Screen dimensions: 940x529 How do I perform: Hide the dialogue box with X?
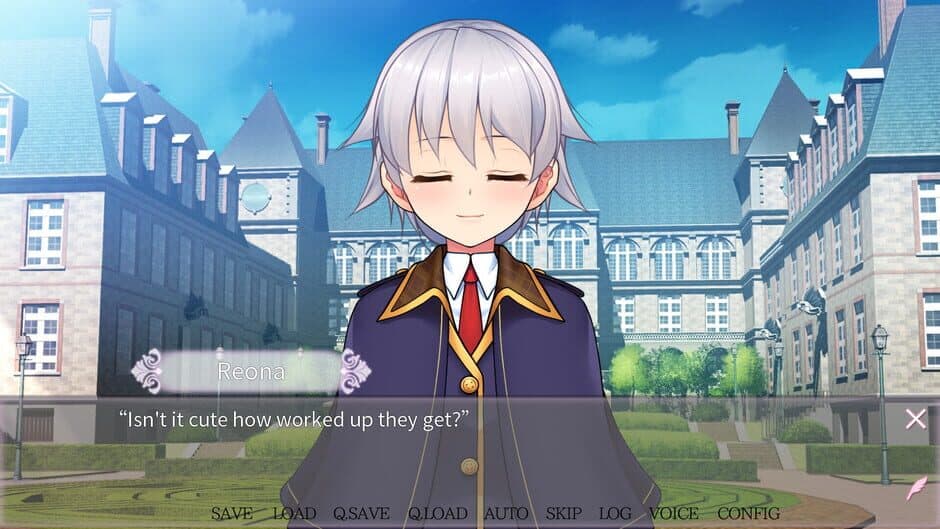coord(915,419)
